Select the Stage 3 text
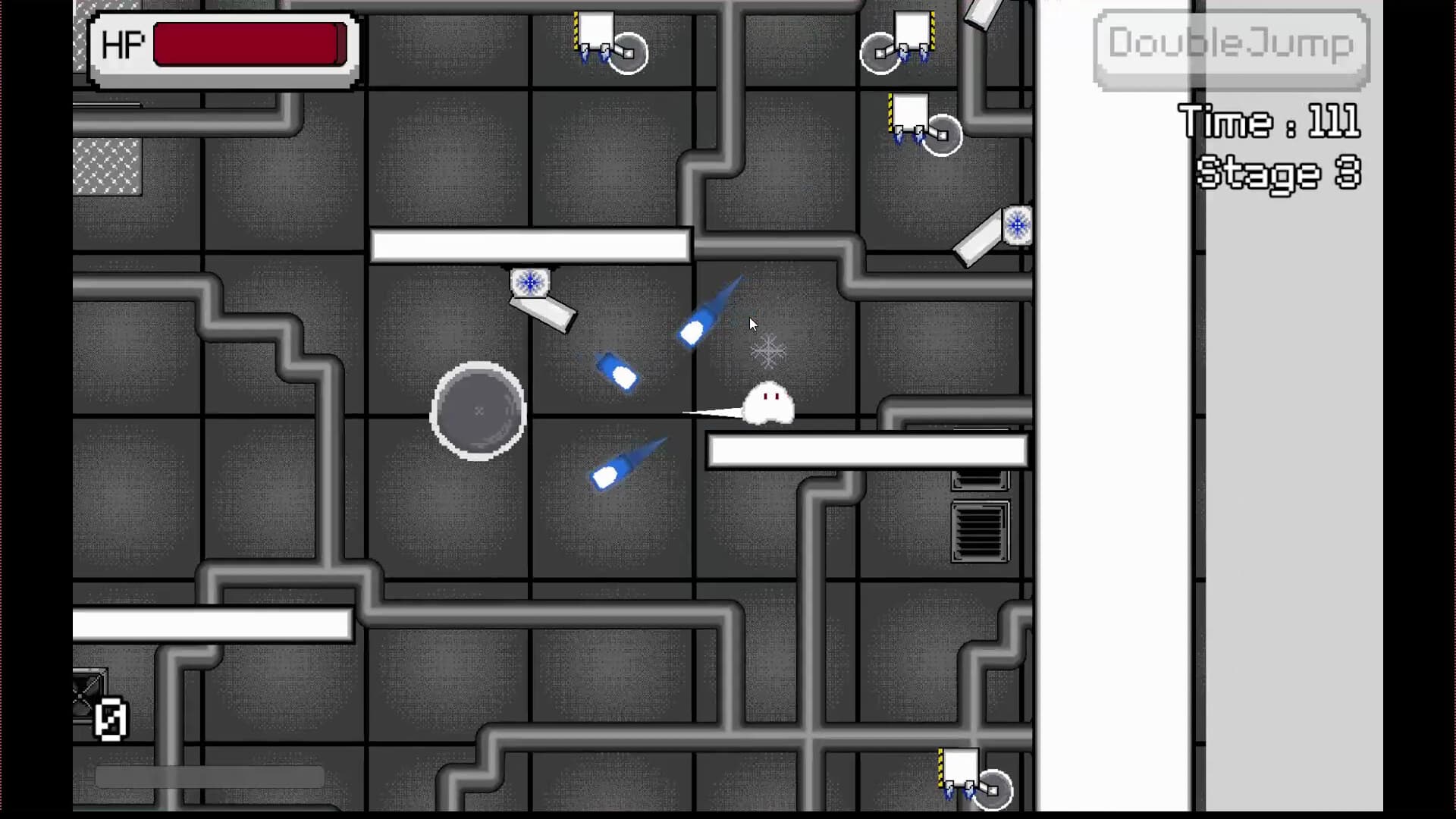Image resolution: width=1456 pixels, height=819 pixels. click(1278, 173)
